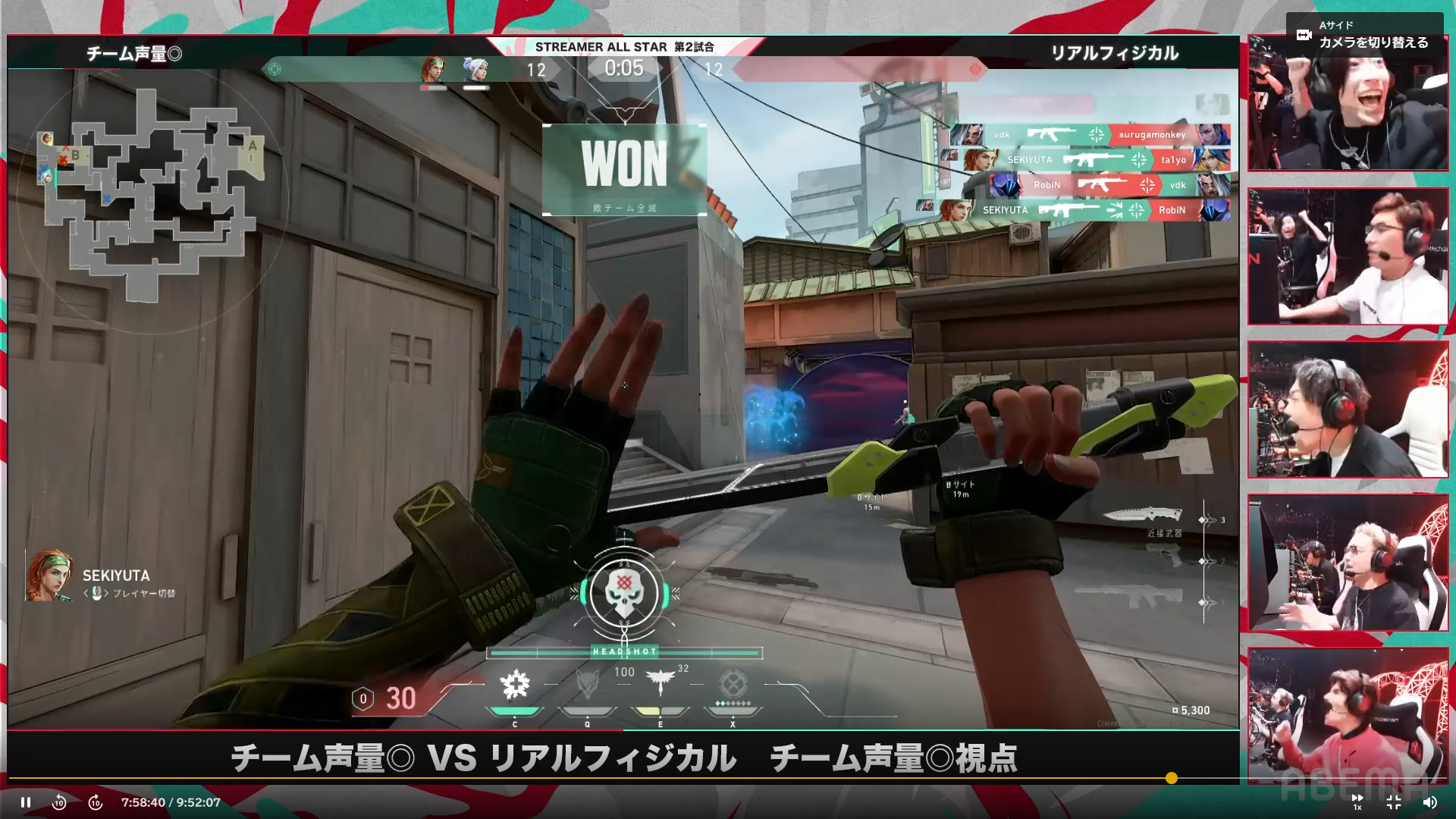Switch camera with カメラを切り替える button
Screen dimensions: 1456x819
pos(1364,35)
